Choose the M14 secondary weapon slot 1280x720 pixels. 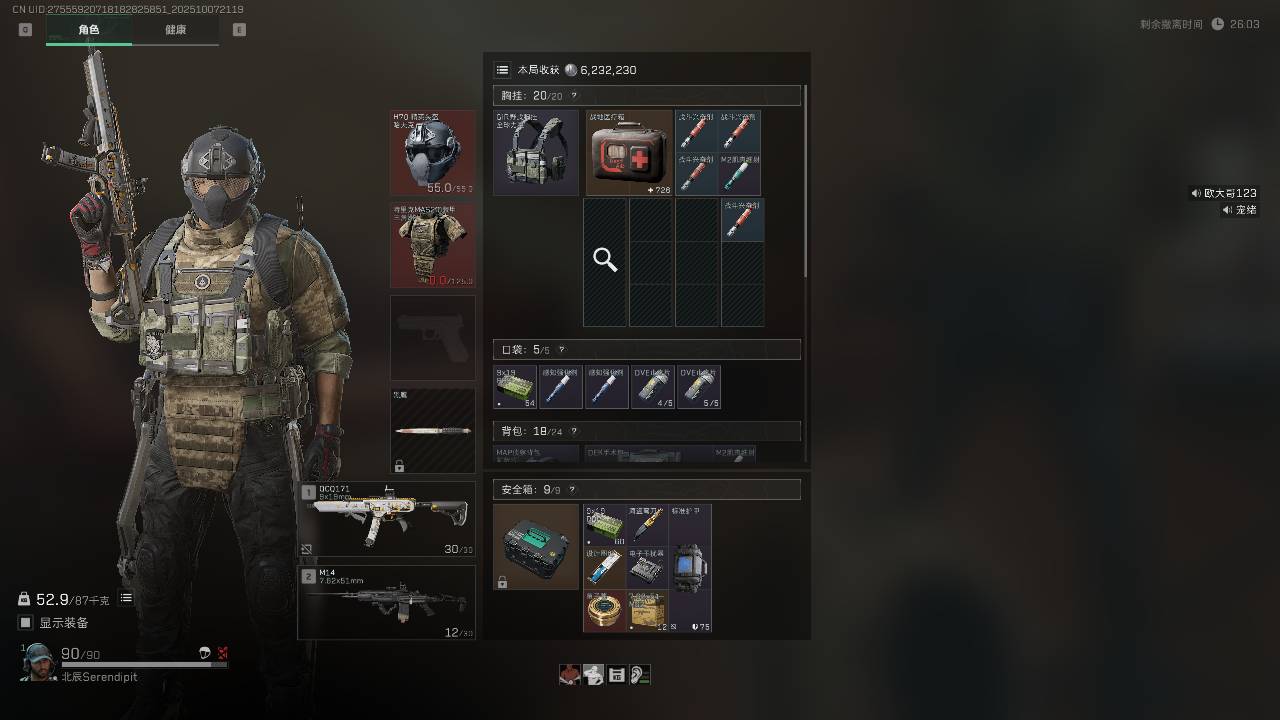pos(387,602)
